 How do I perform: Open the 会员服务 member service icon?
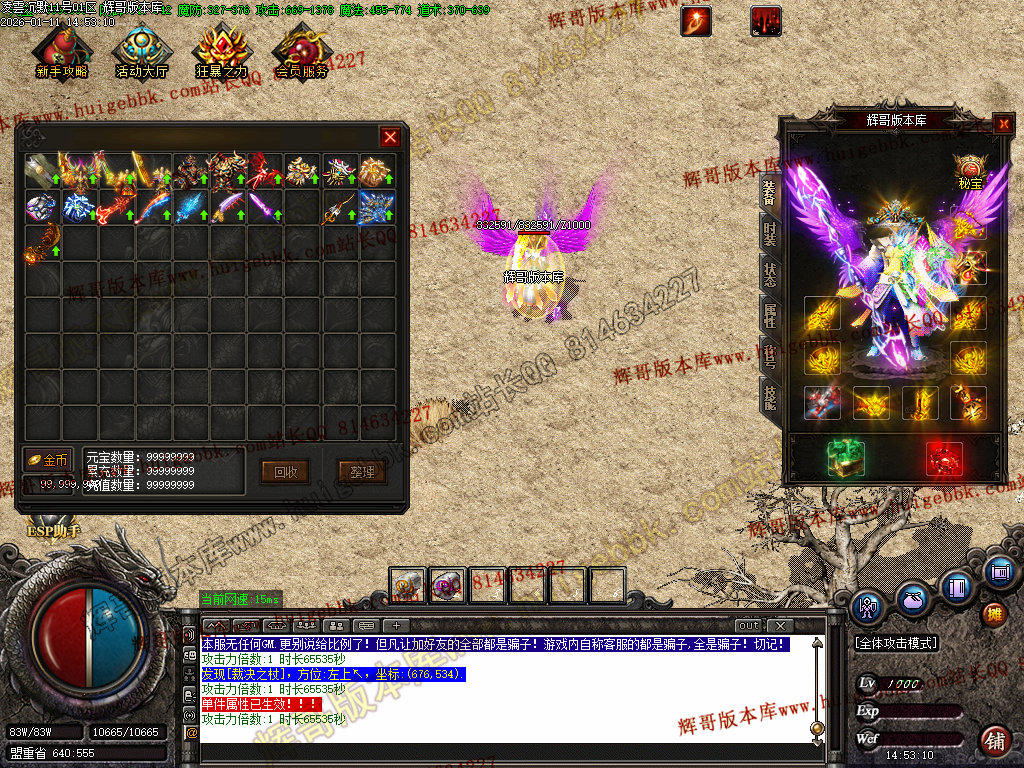coord(301,52)
